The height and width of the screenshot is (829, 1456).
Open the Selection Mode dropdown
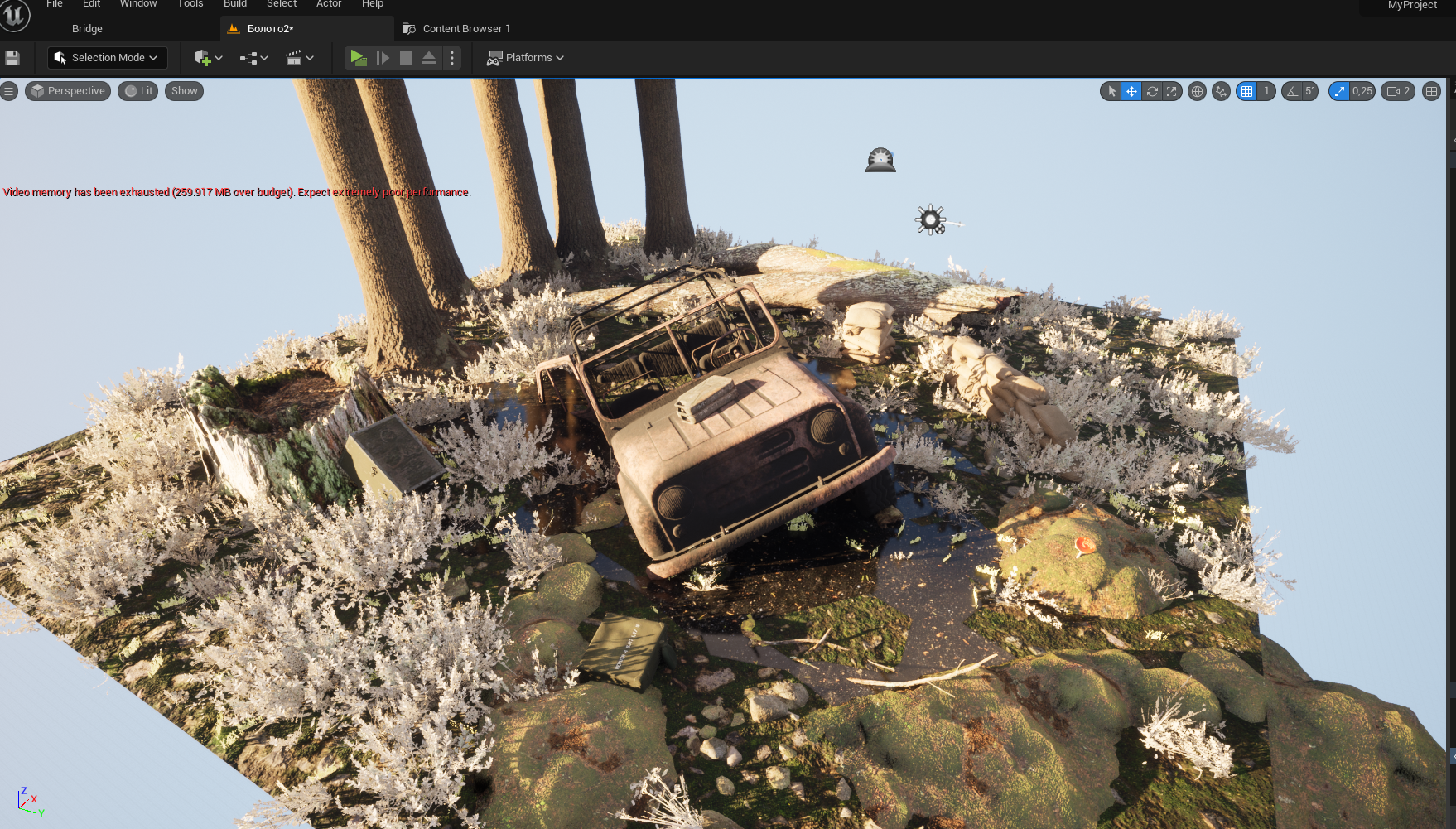pyautogui.click(x=108, y=58)
